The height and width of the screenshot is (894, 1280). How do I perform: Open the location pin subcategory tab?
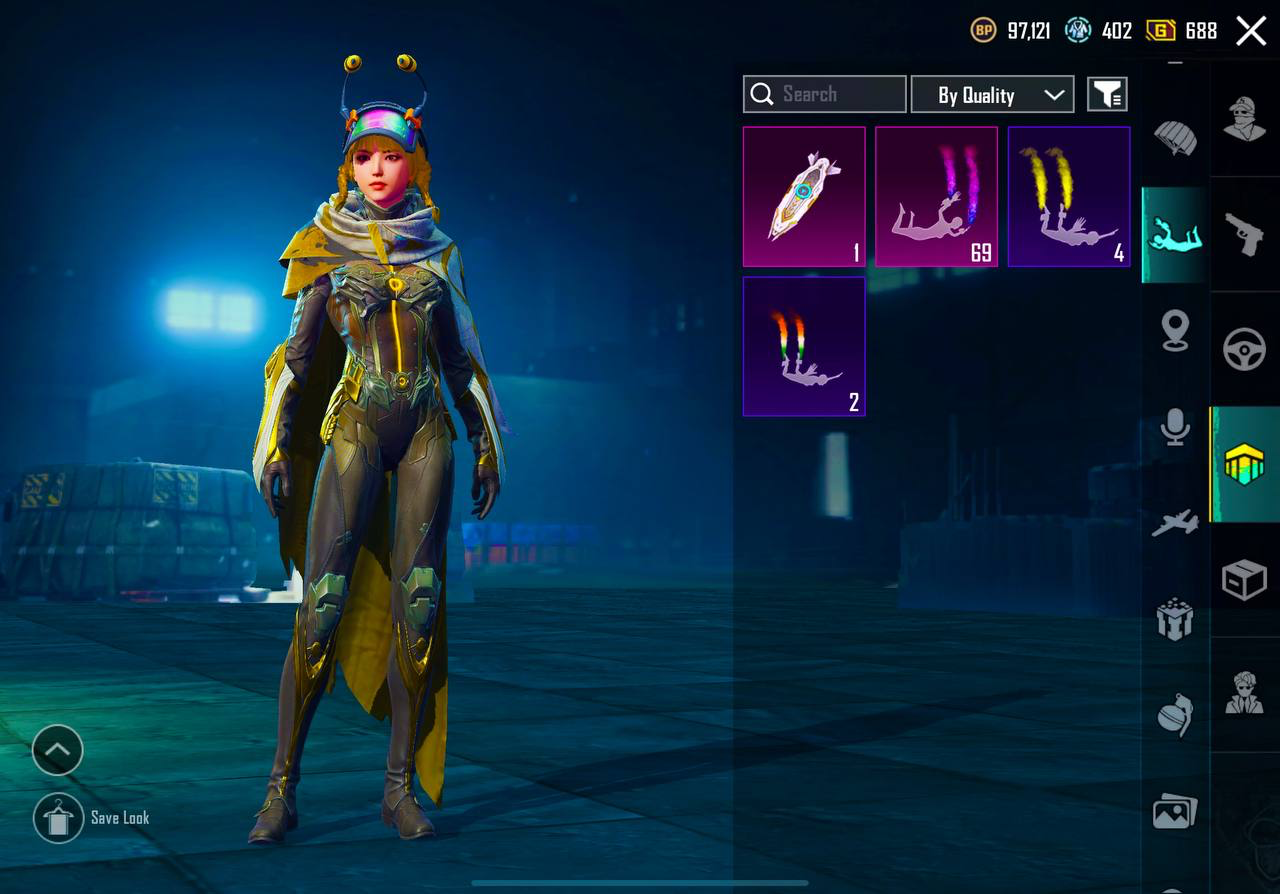(1176, 331)
